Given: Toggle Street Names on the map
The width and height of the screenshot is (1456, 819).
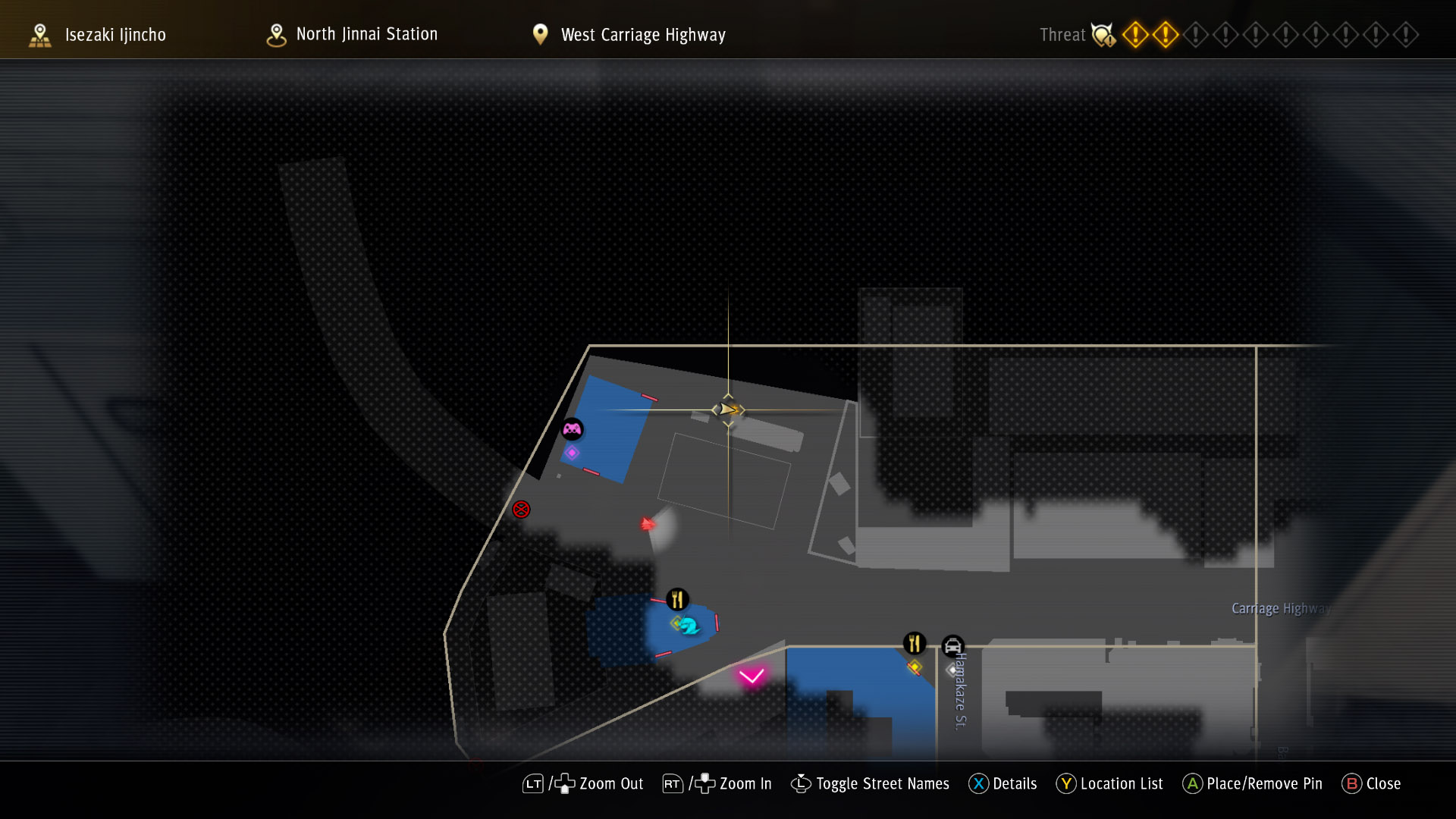Looking at the screenshot, I should click(x=870, y=784).
